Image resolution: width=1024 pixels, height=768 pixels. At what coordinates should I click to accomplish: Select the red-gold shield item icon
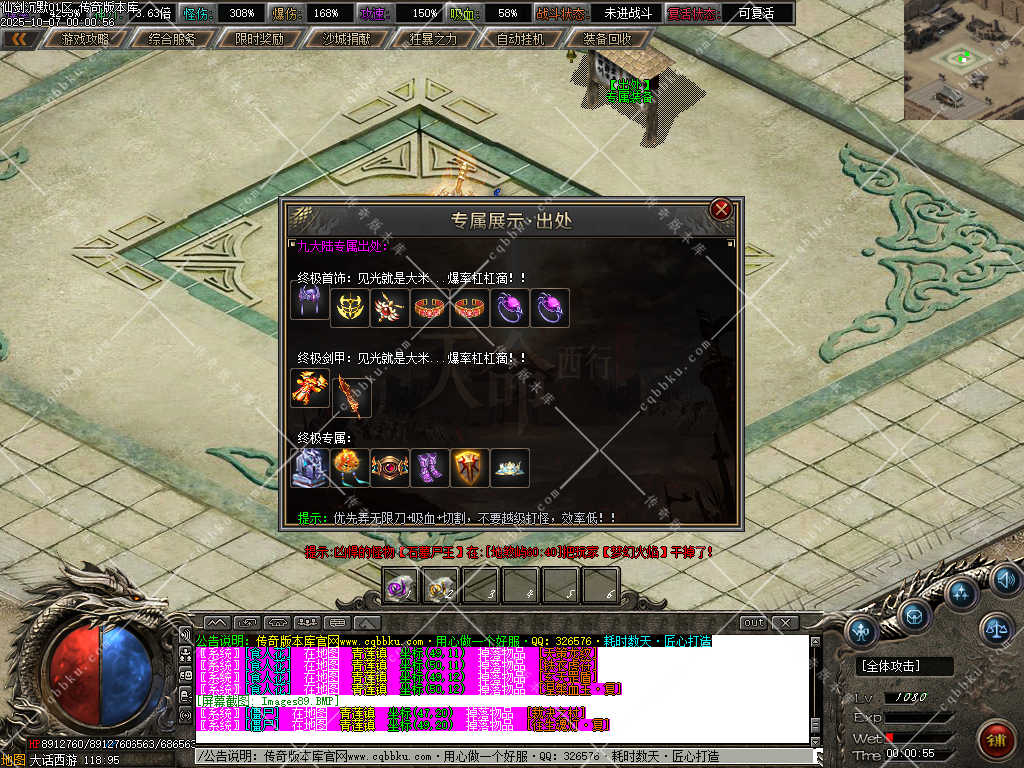click(470, 468)
